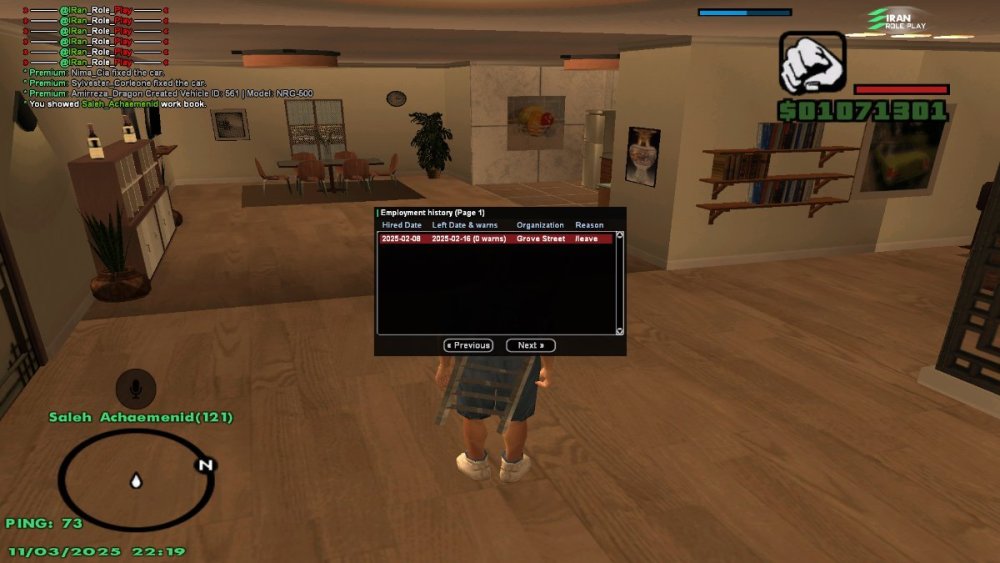The image size is (1000, 563).
Task: Click the list's scroll-down arrow
Action: click(x=619, y=331)
